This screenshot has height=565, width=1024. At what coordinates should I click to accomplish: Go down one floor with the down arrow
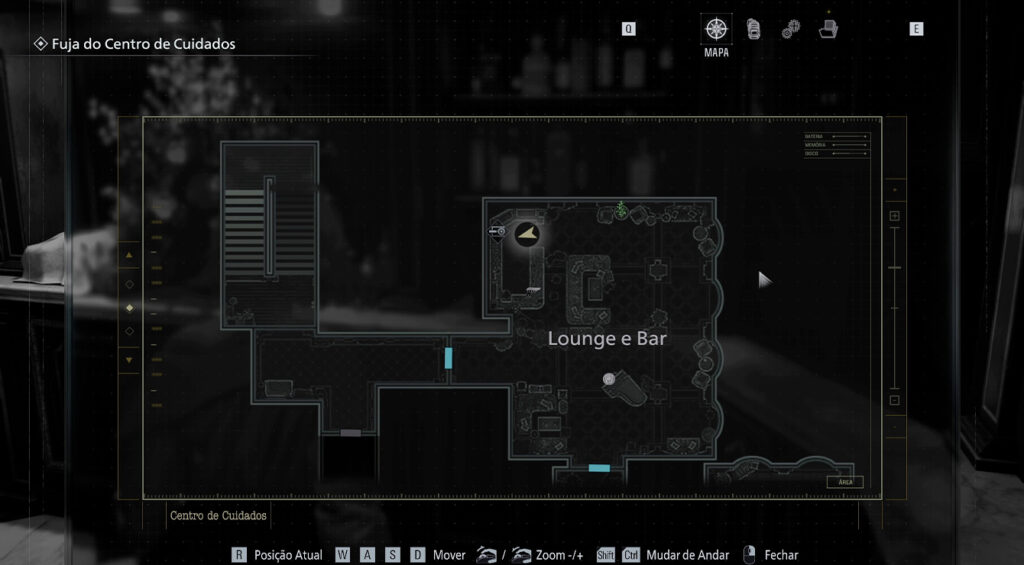point(128,359)
